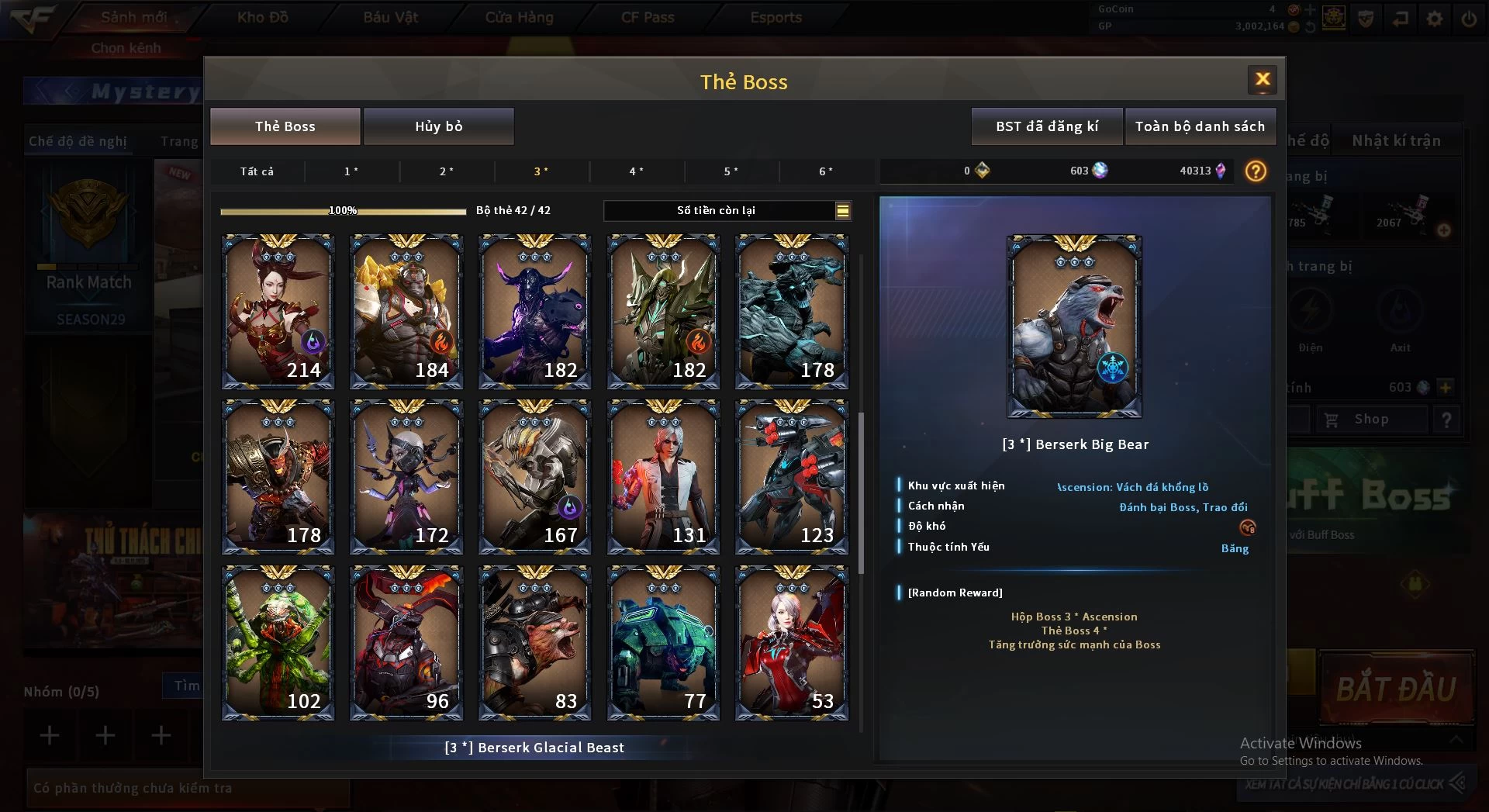The height and width of the screenshot is (812, 1489).
Task: Choose the 6 star filter
Action: pyautogui.click(x=826, y=171)
